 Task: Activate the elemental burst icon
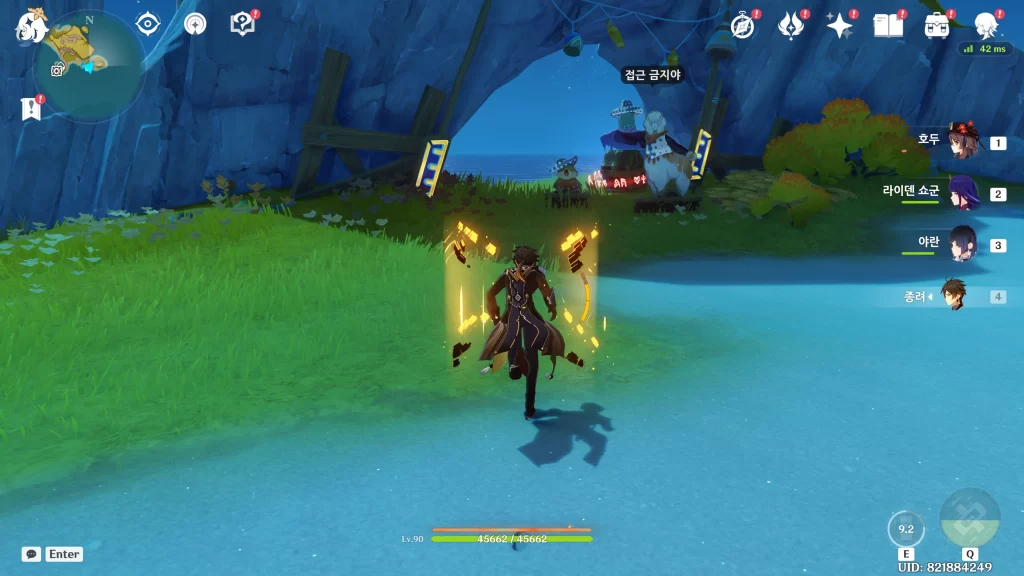[x=969, y=518]
